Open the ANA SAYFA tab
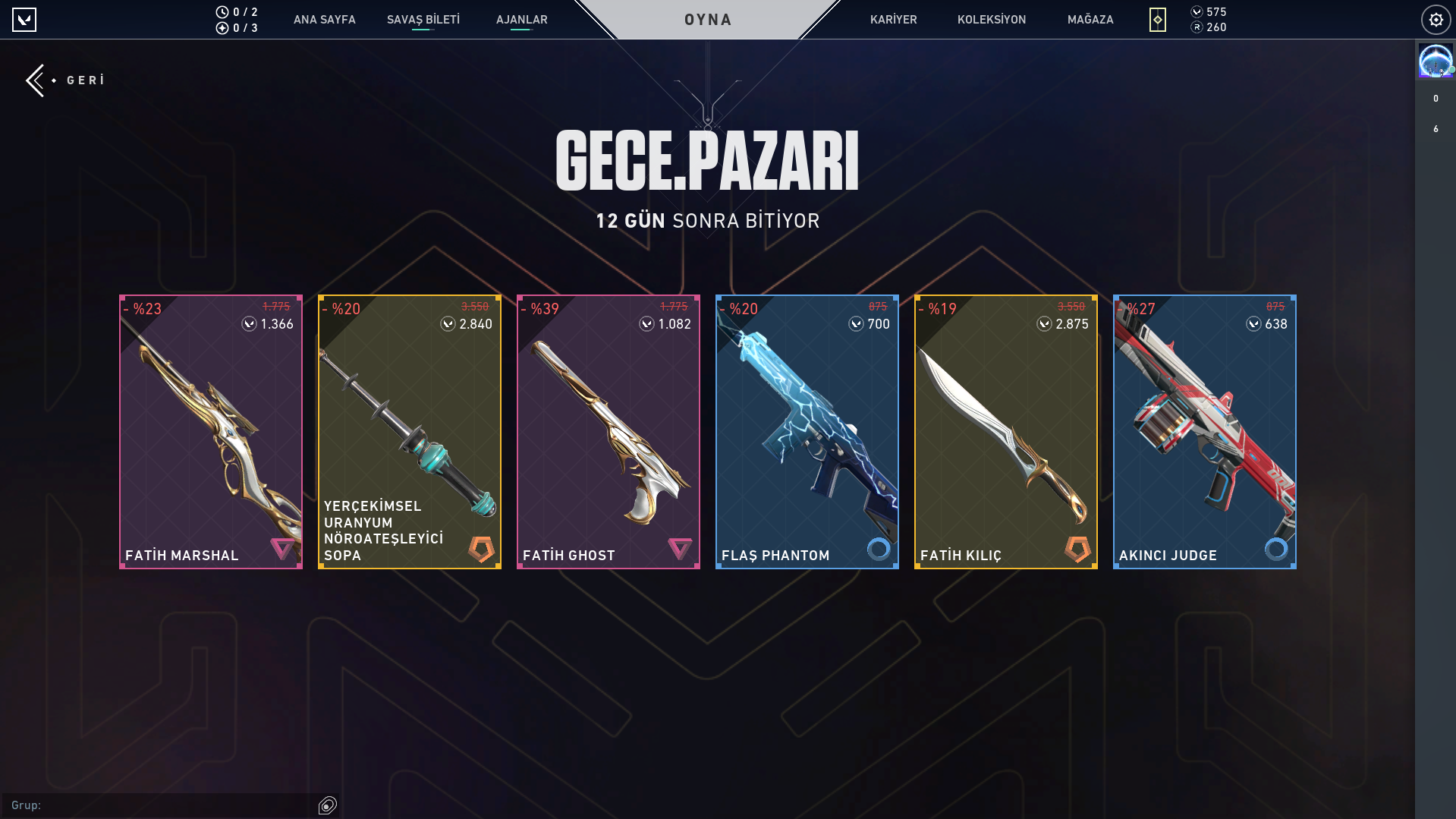The height and width of the screenshot is (819, 1456). point(324,20)
